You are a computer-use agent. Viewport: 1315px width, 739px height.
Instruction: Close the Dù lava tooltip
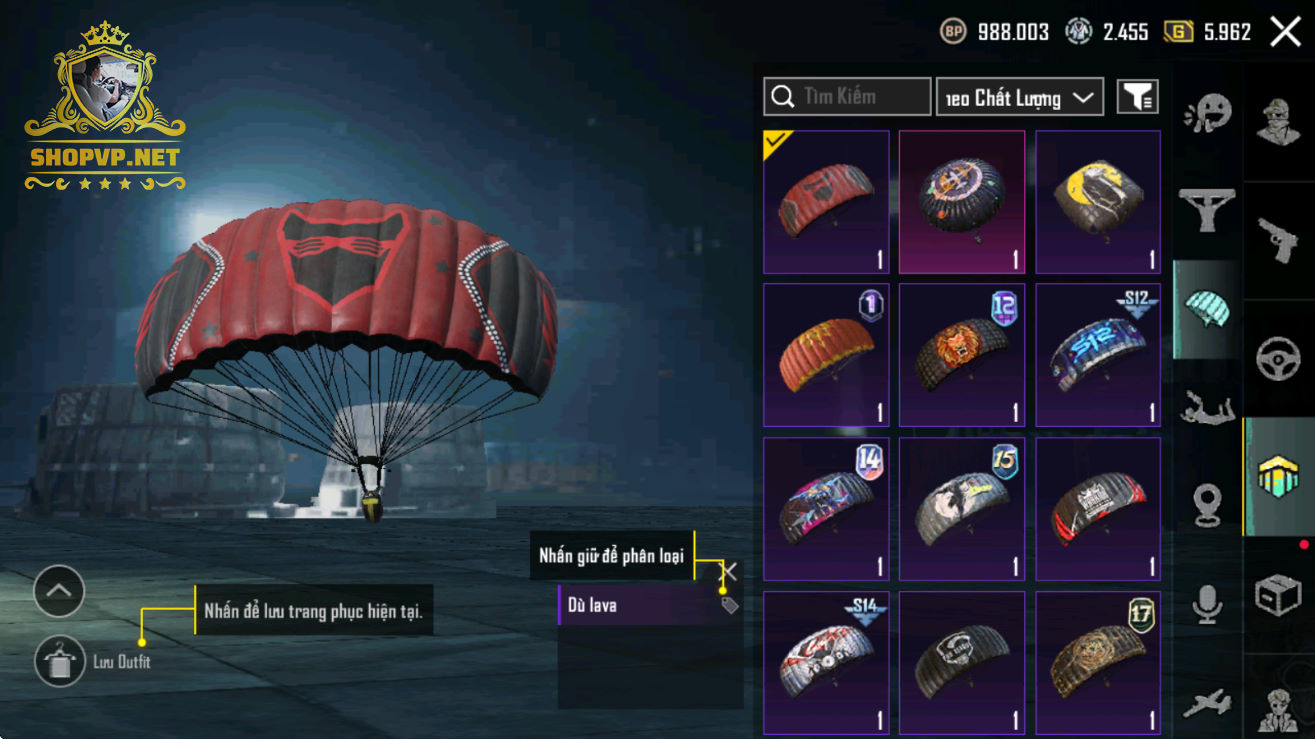click(730, 572)
